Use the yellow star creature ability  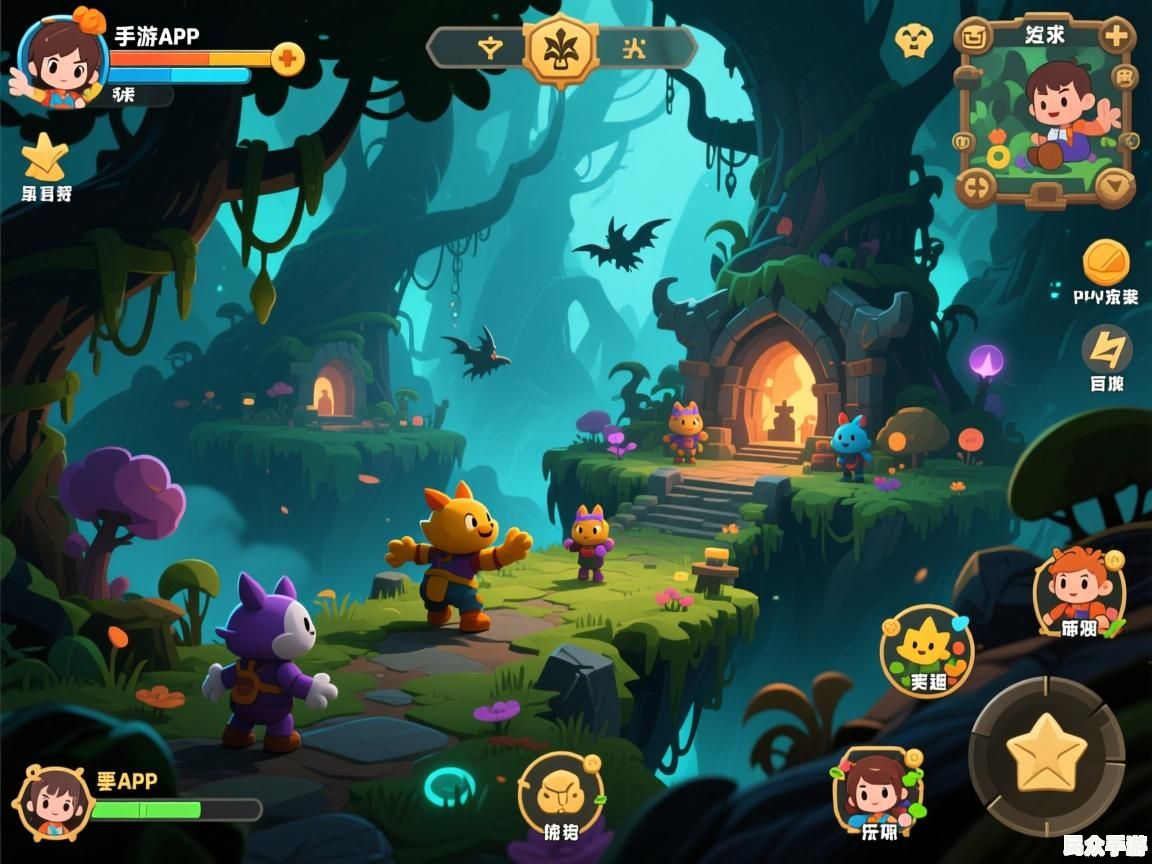pos(926,651)
